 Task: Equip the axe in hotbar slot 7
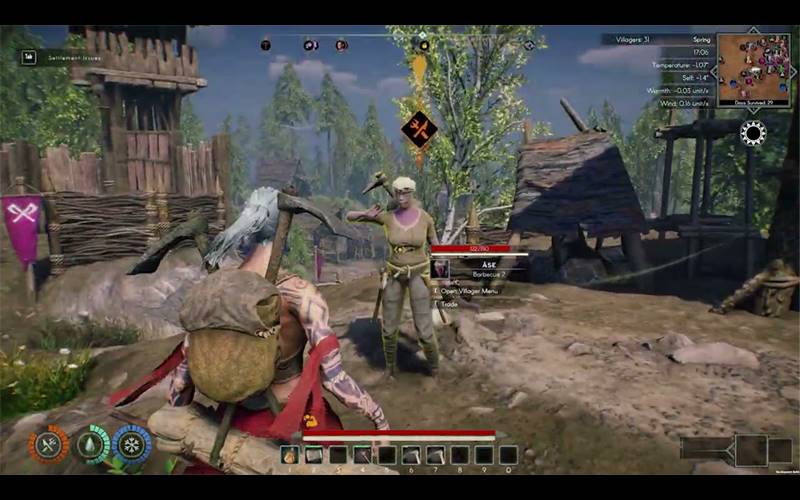(435, 455)
